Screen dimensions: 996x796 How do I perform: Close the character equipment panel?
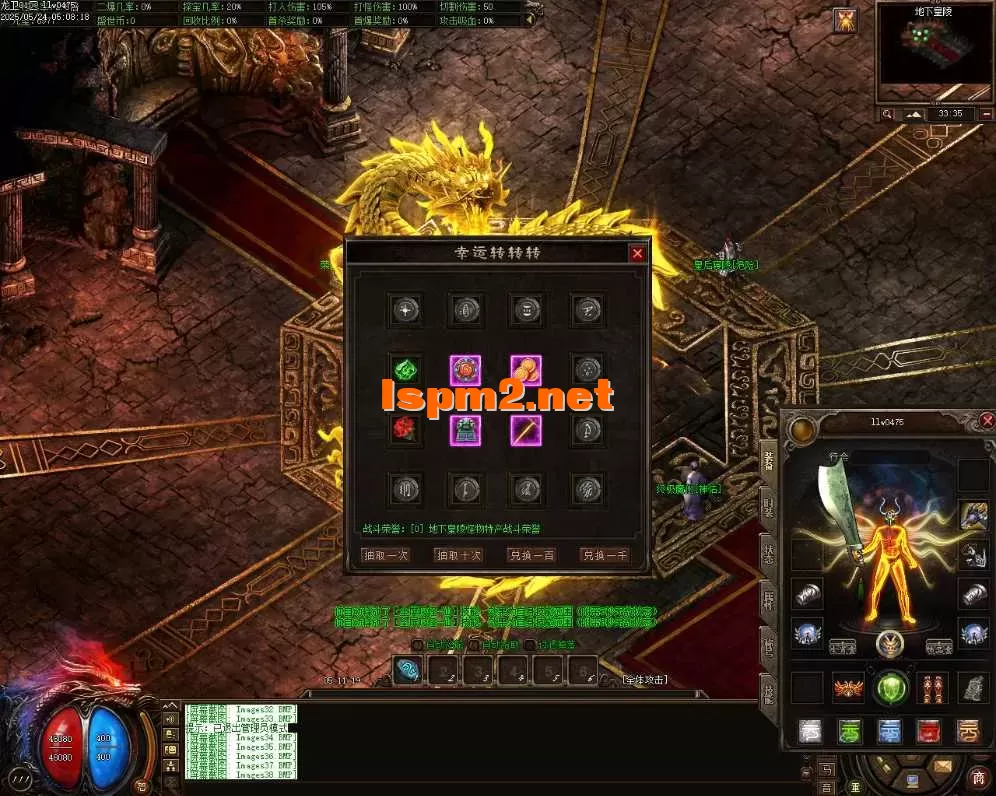click(987, 421)
